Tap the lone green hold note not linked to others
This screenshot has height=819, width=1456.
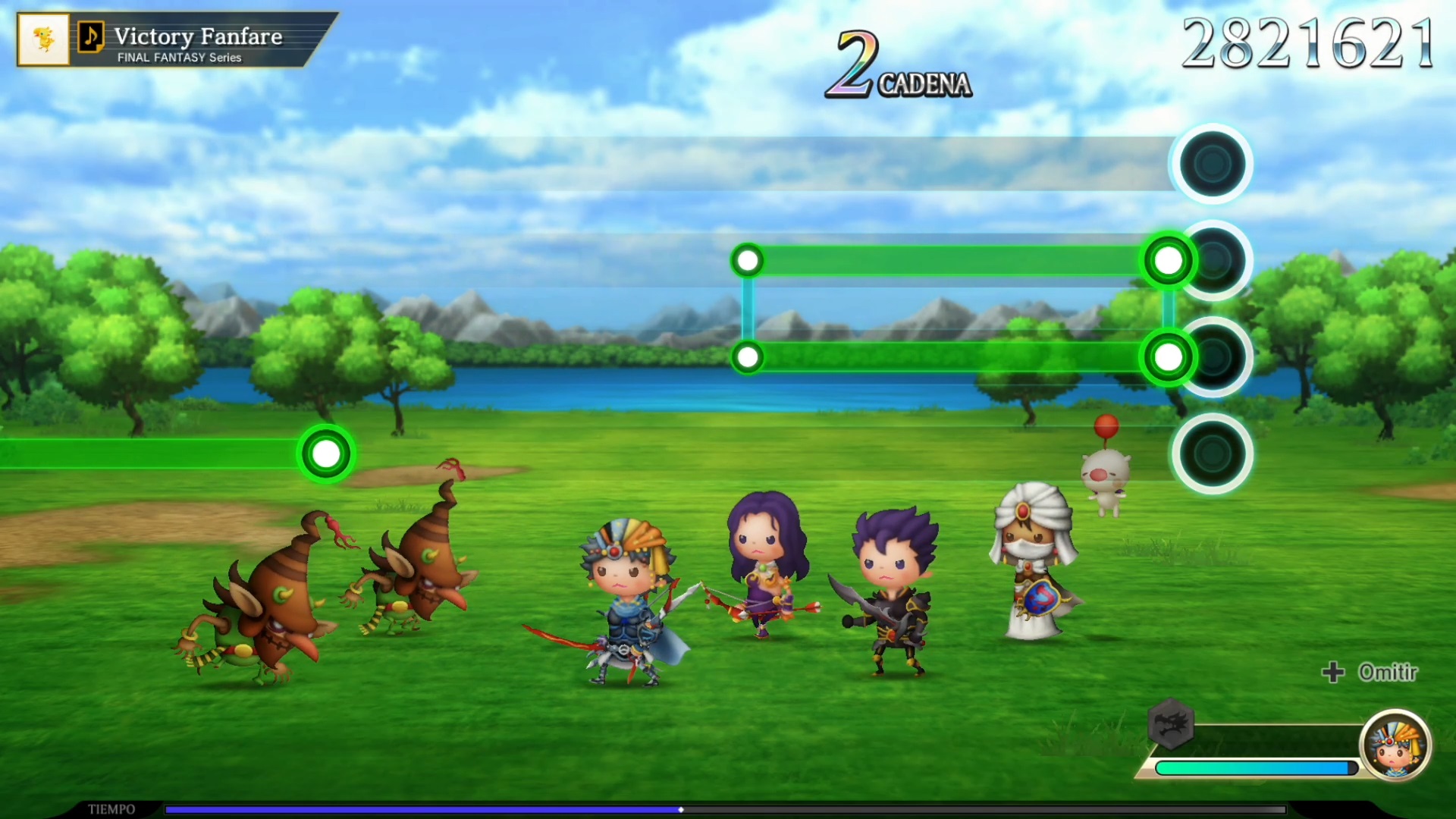[326, 453]
